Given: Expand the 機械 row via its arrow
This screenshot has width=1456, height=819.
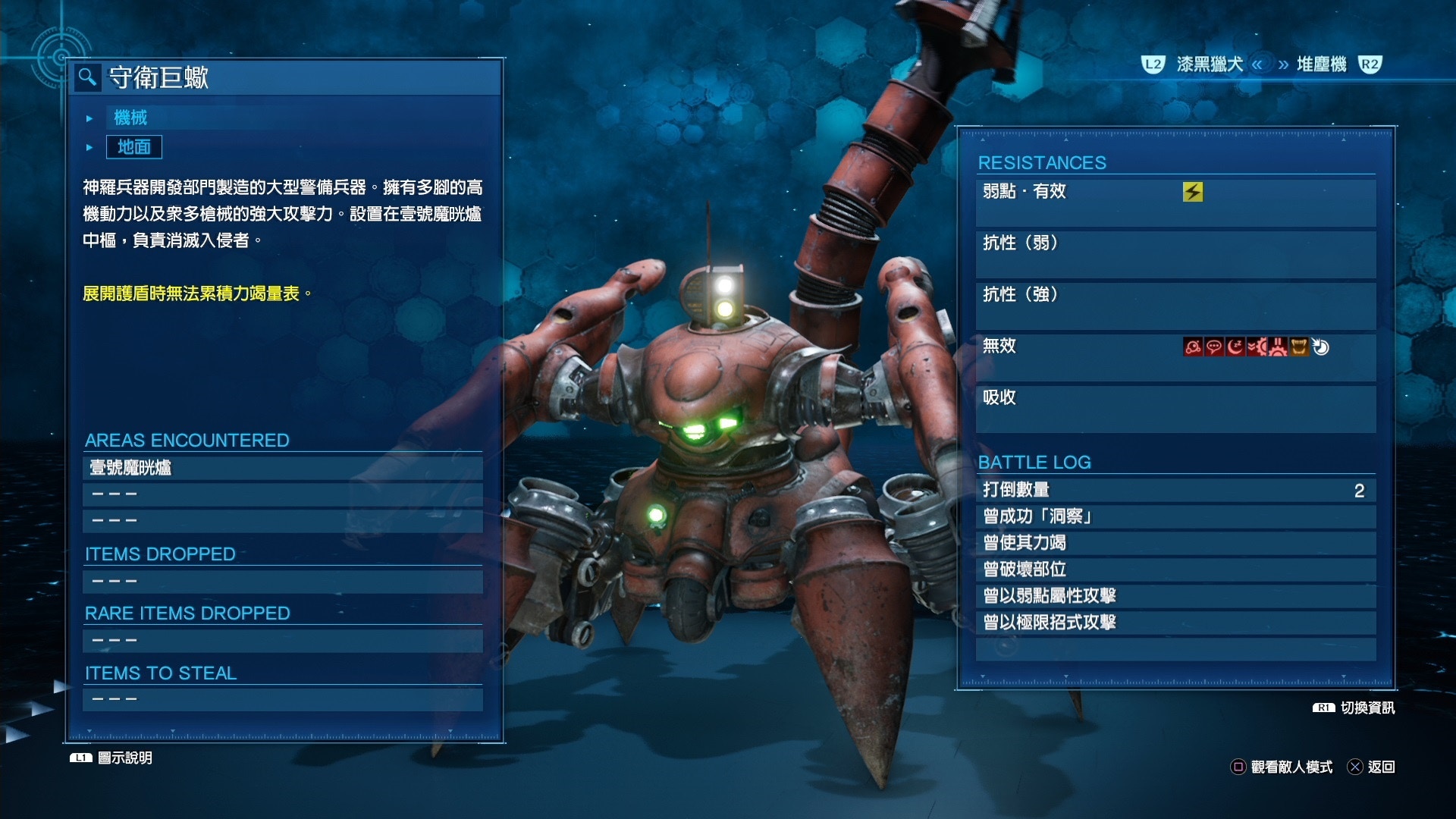Looking at the screenshot, I should [89, 118].
